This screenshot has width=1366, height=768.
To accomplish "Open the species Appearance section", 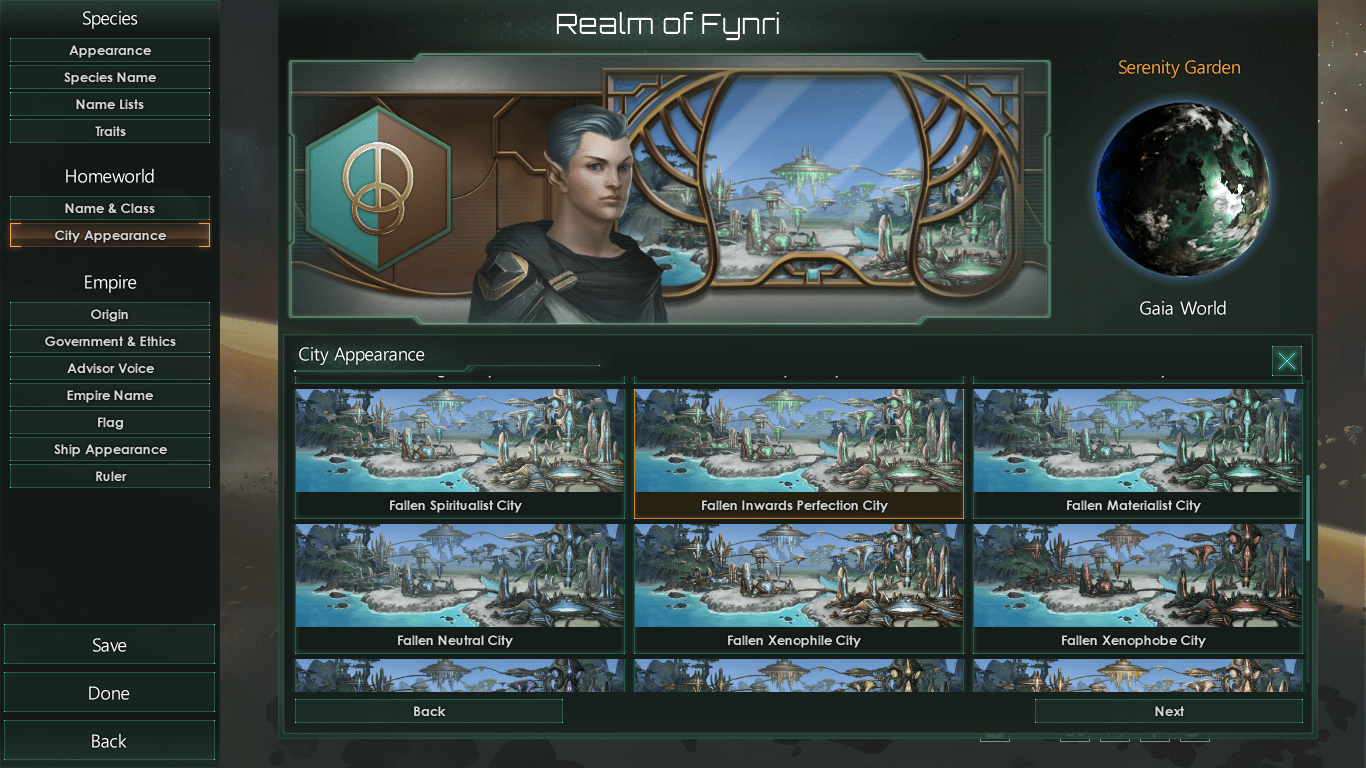I will (110, 50).
